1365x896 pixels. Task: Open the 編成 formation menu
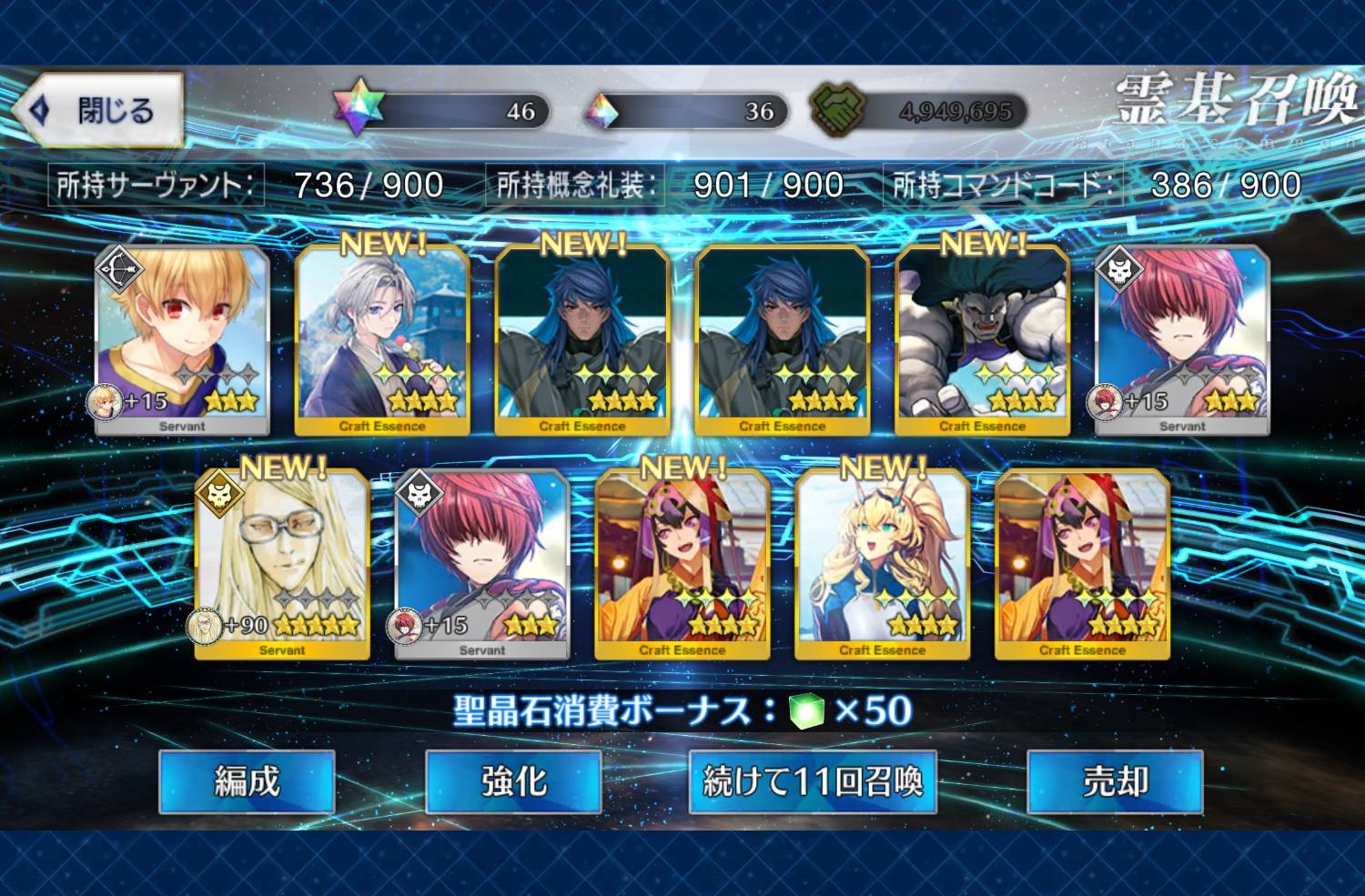(x=247, y=781)
